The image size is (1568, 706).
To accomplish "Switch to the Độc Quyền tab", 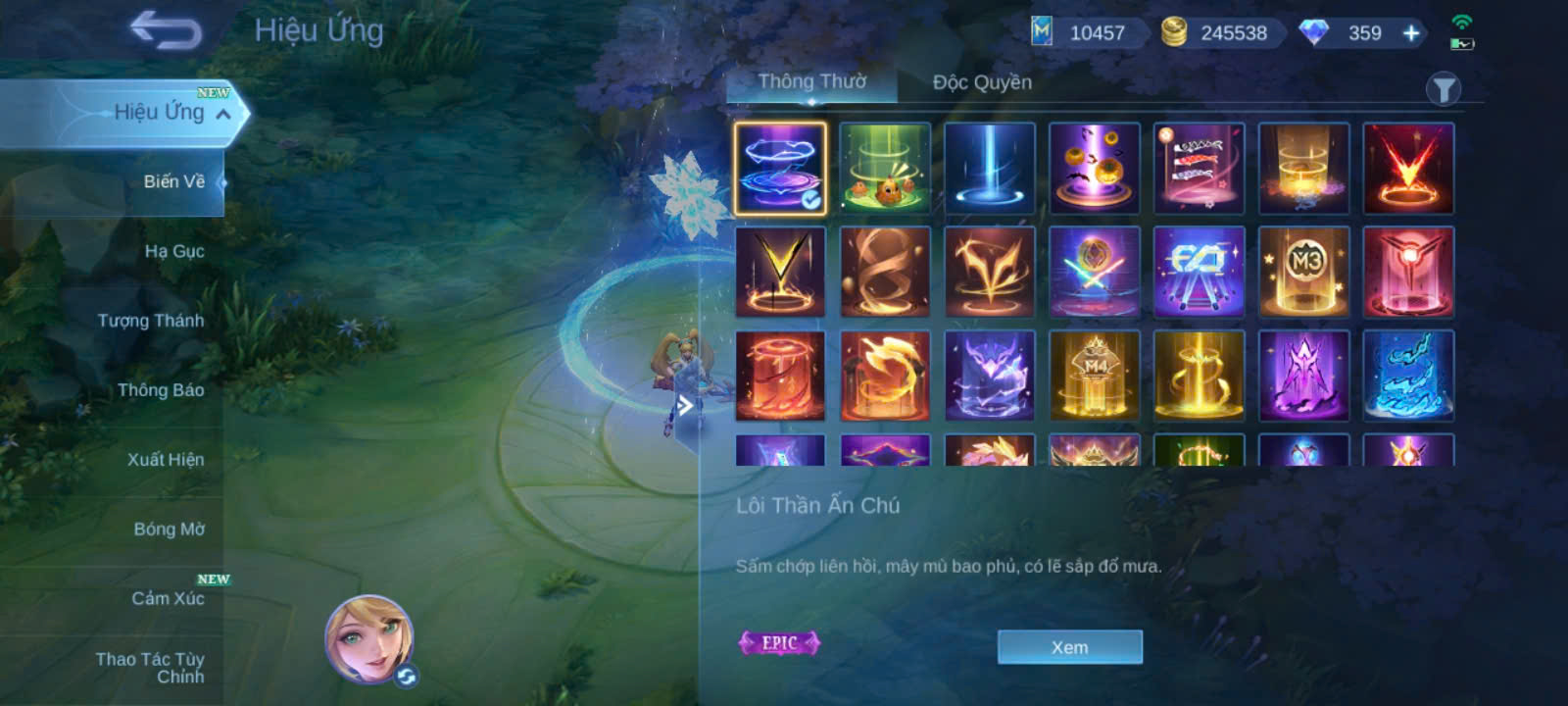I will tap(982, 82).
